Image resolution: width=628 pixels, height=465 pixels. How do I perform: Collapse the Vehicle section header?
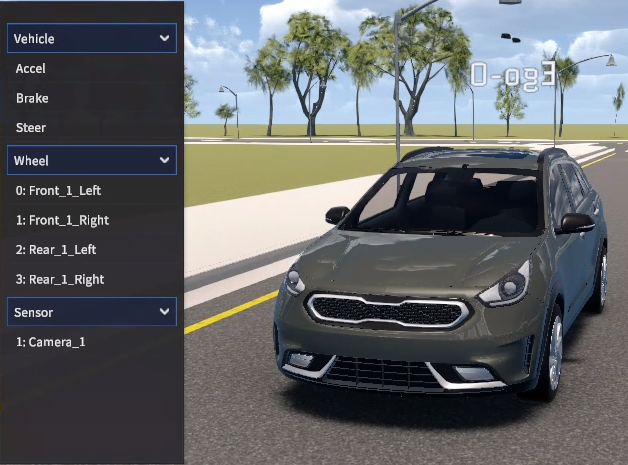coord(92,39)
